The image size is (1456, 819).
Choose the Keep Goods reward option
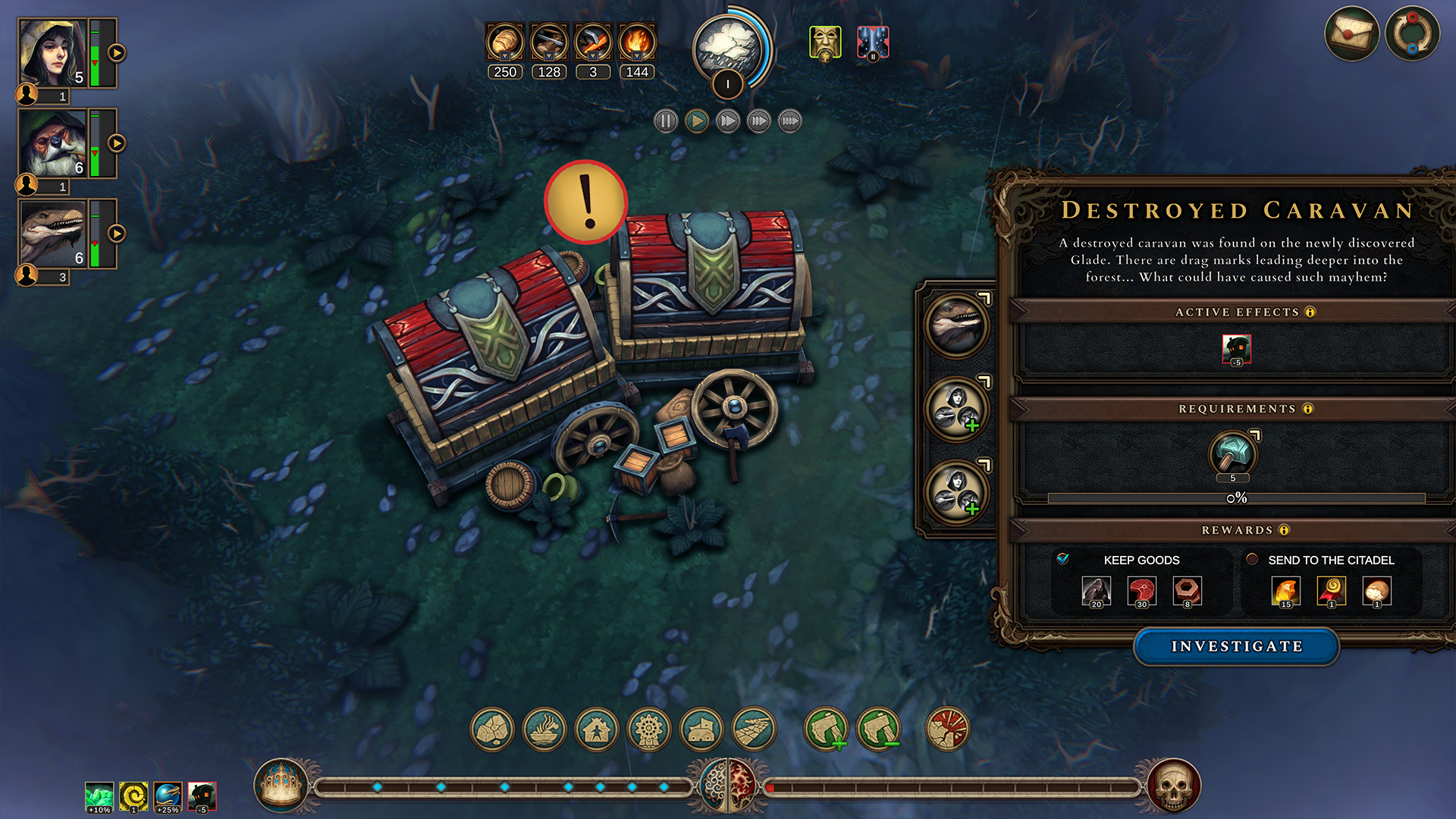point(1063,559)
